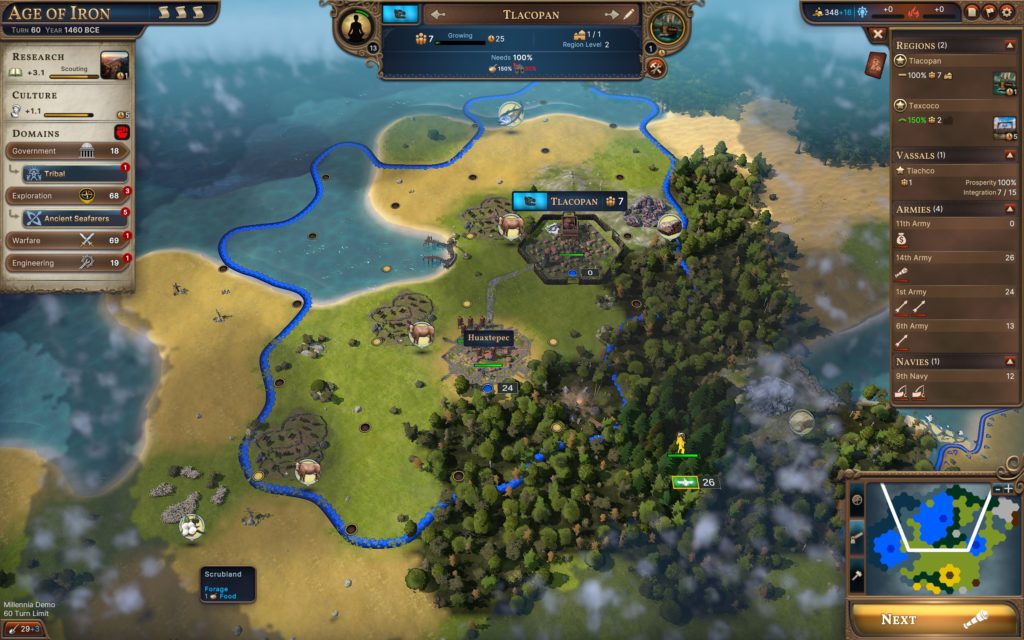Screen dimensions: 1024x640
Task: Rename Tlacopan using the pencil icon
Action: point(629,15)
